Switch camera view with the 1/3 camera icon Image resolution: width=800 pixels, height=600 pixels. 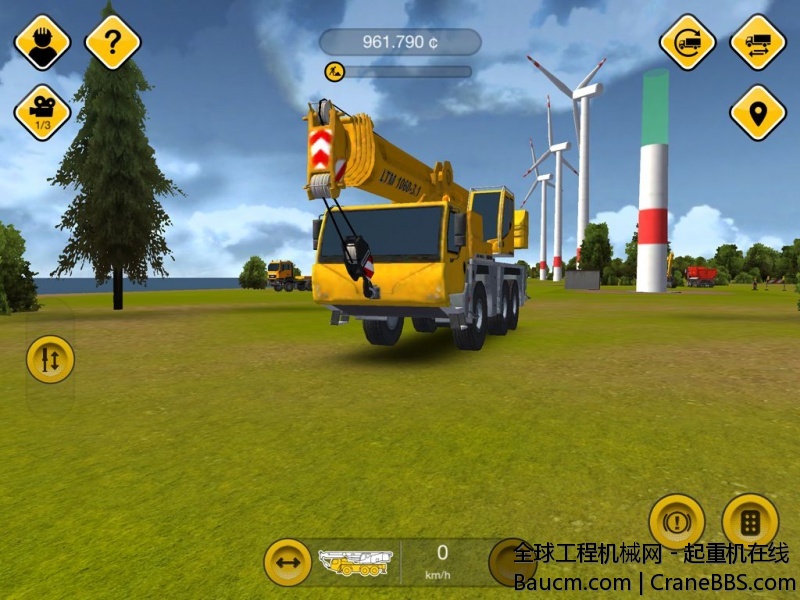[42, 112]
